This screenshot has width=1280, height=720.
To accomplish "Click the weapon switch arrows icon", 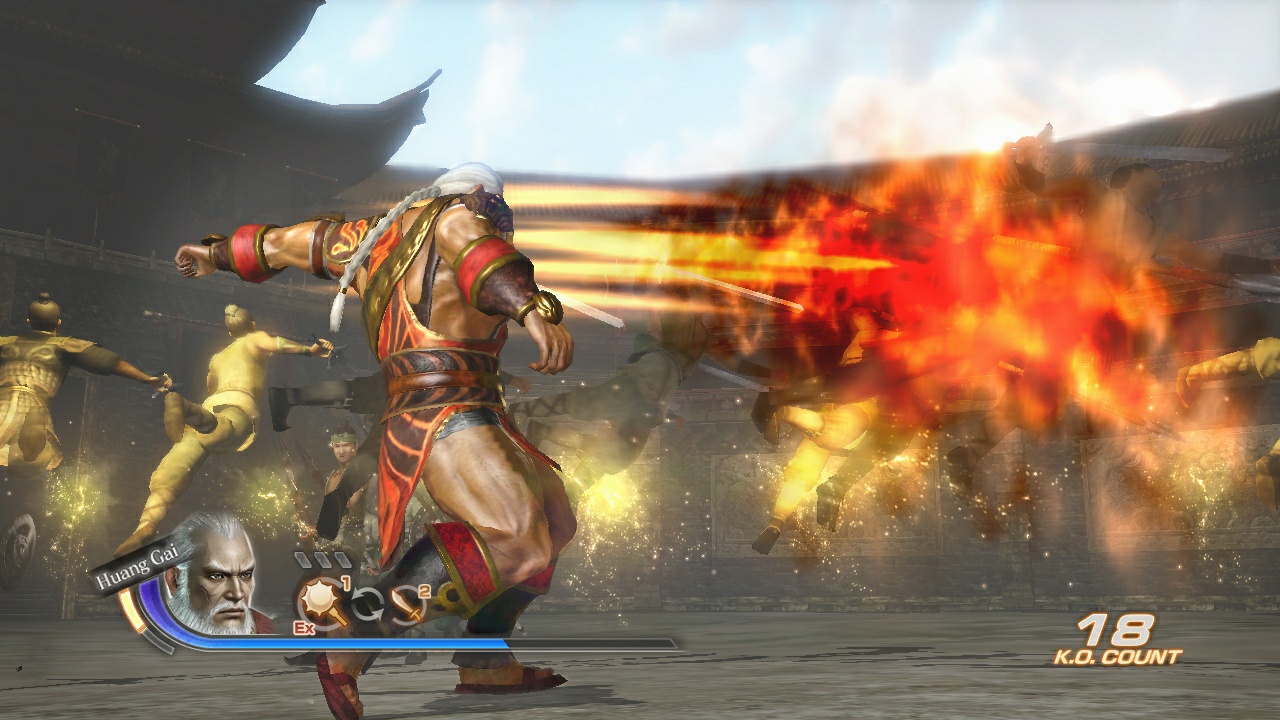I will pyautogui.click(x=369, y=602).
